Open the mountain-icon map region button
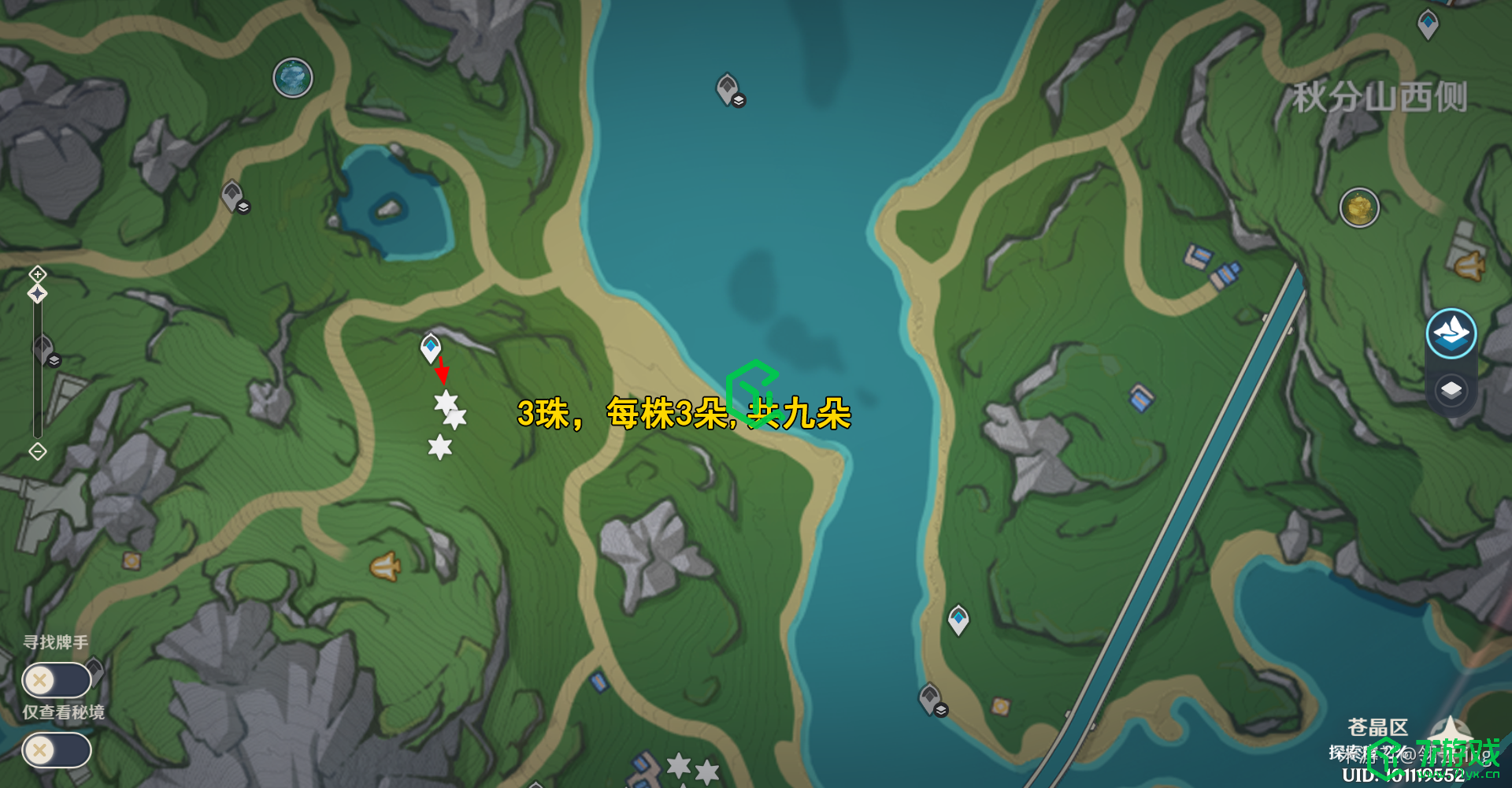This screenshot has width=1512, height=788. coord(1451,333)
